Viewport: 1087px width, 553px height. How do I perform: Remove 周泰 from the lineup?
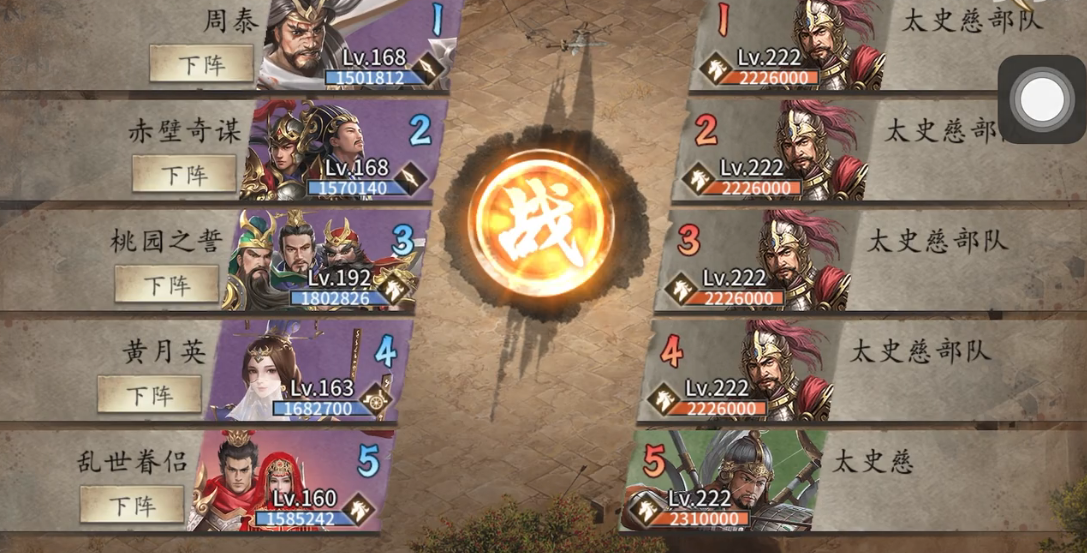(x=201, y=63)
